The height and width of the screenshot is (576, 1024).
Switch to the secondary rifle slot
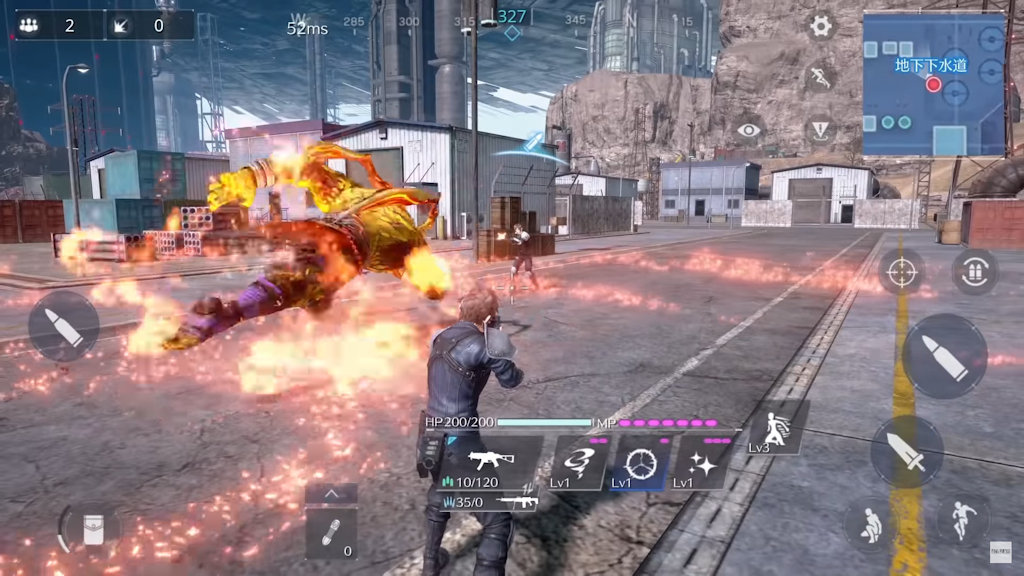coord(490,502)
